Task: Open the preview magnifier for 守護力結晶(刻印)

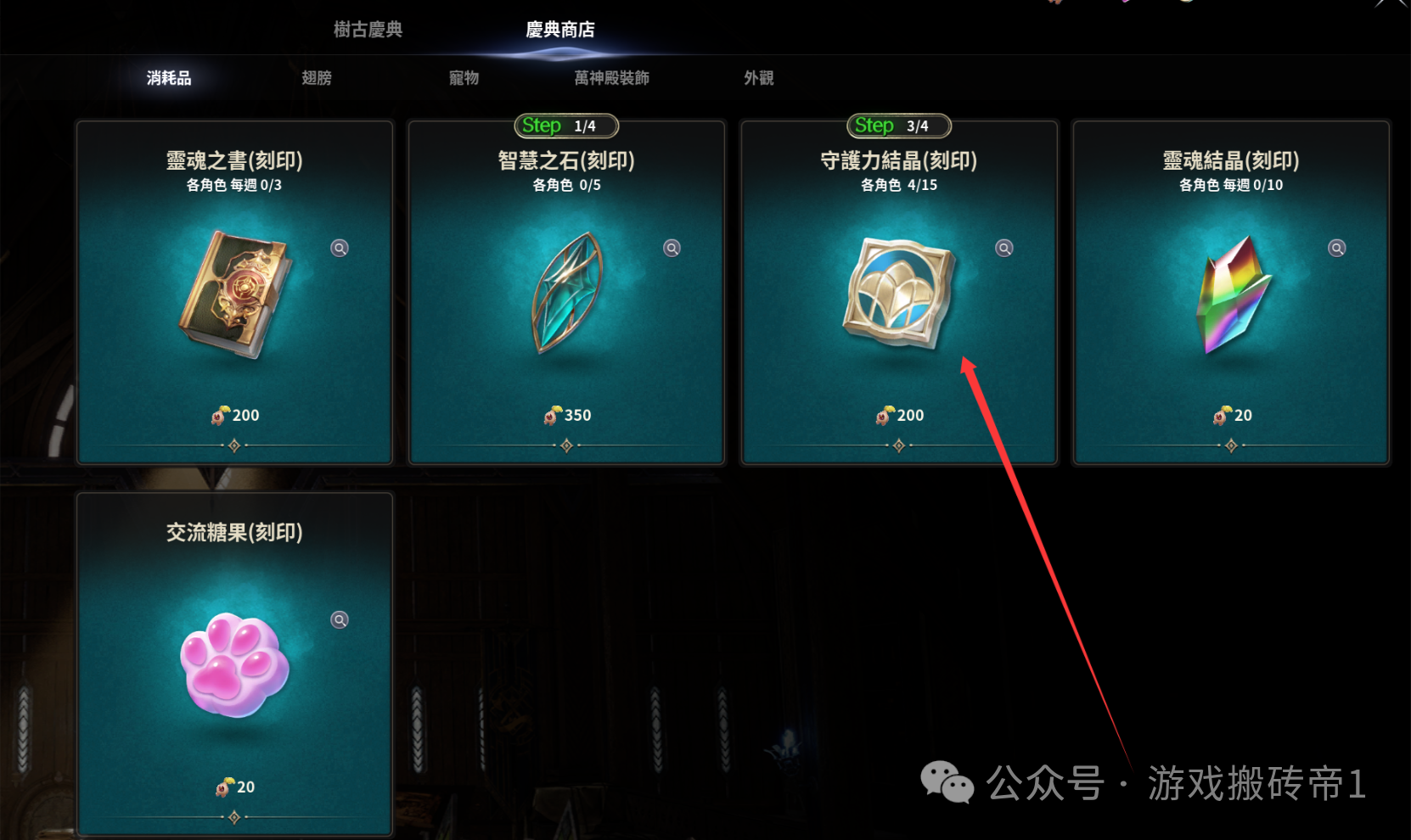Action: point(1003,247)
